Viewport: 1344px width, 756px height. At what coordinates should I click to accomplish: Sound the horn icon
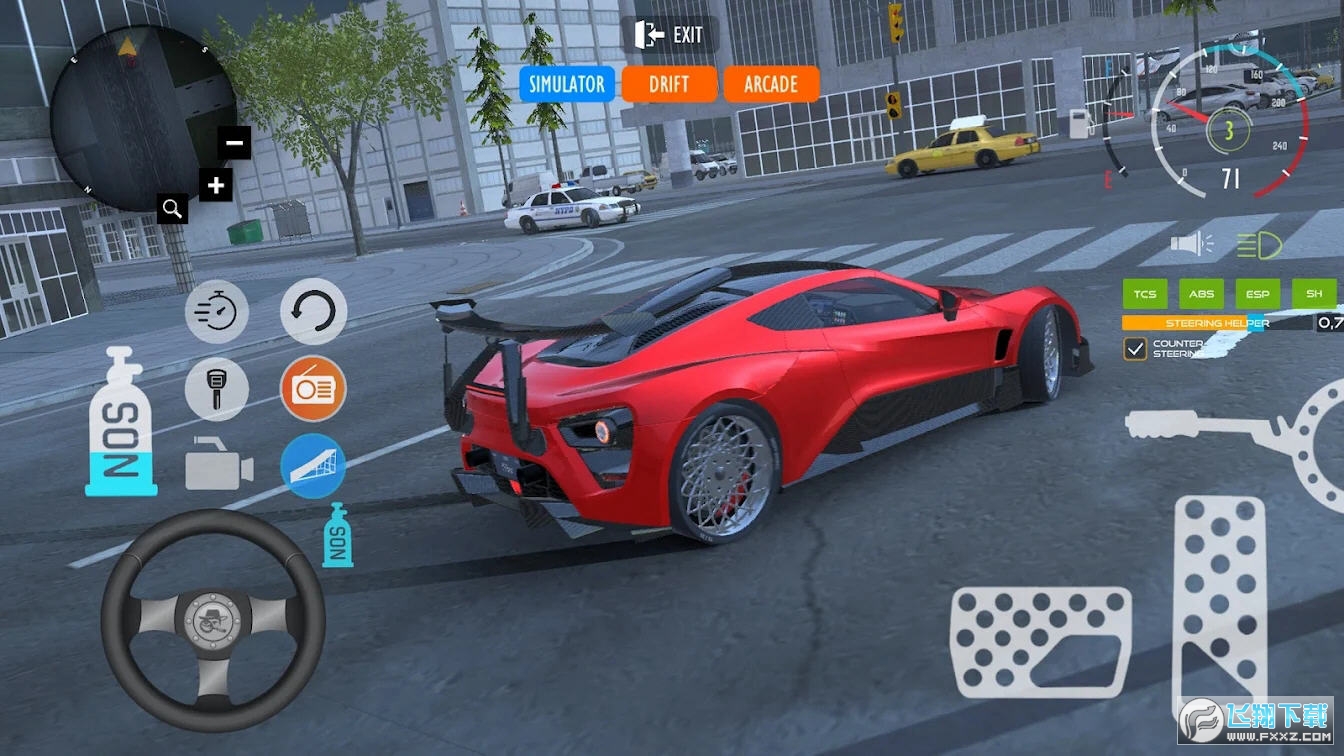point(1191,243)
